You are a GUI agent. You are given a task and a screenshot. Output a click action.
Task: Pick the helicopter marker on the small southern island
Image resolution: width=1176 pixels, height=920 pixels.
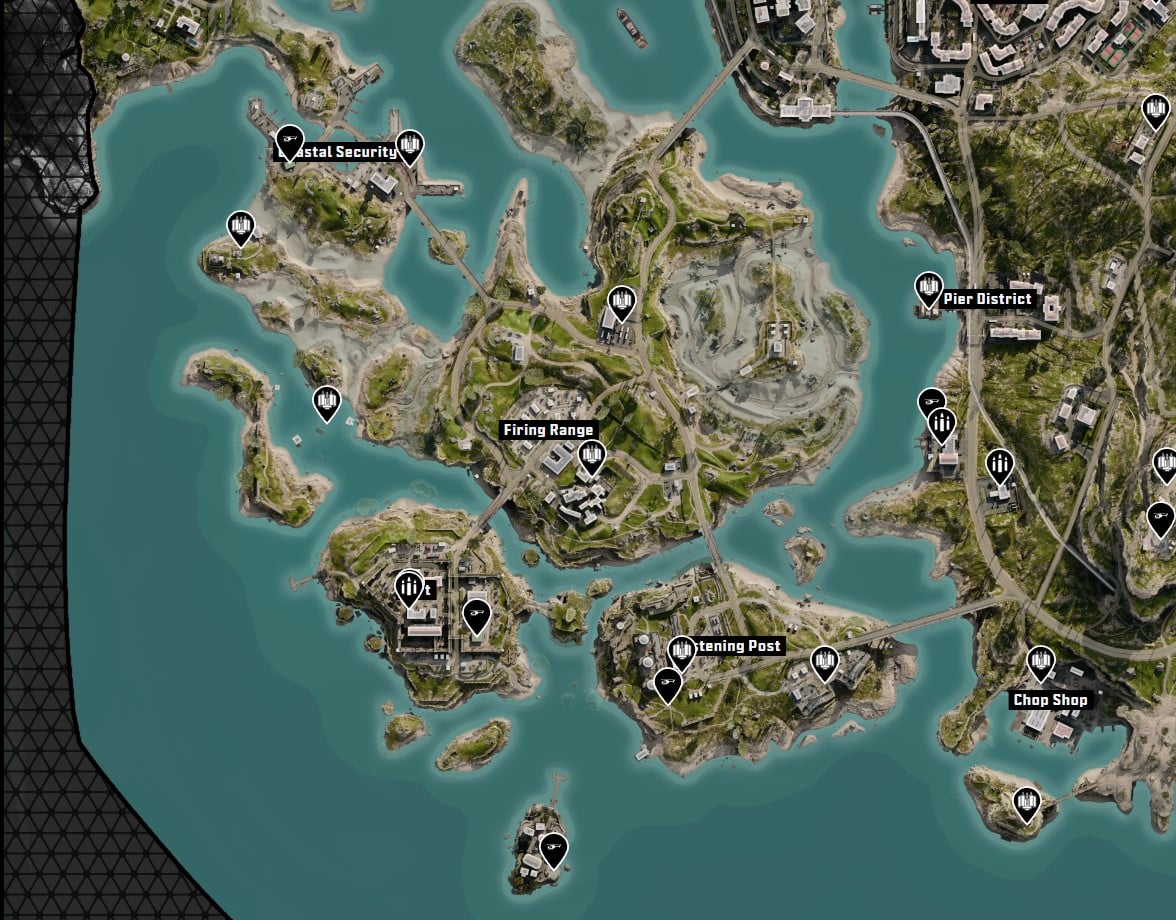[553, 849]
